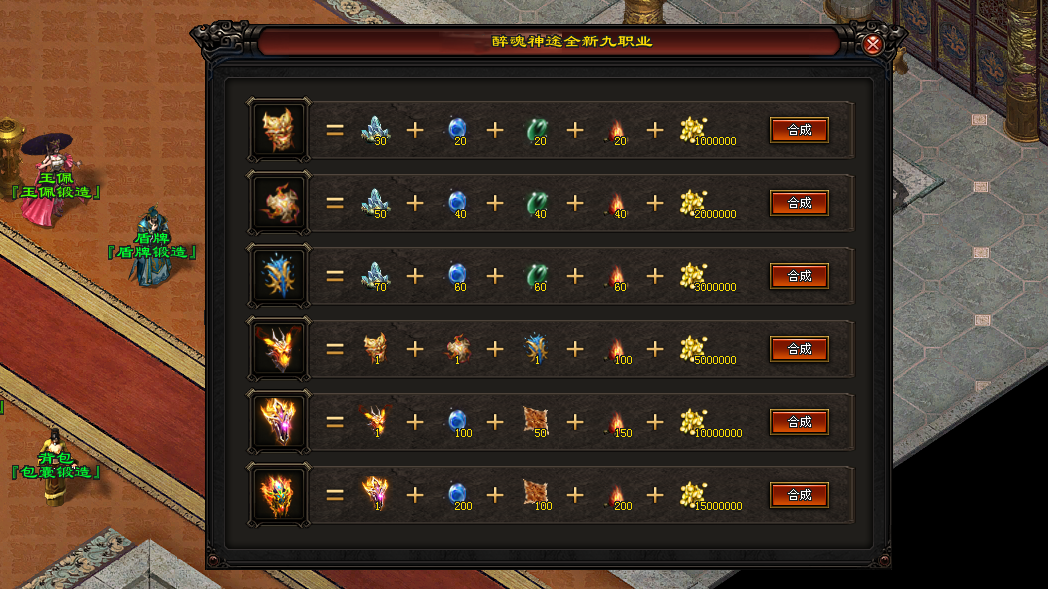Click 合成 on the 1000000 gold recipe
The width and height of the screenshot is (1048, 589).
click(799, 130)
